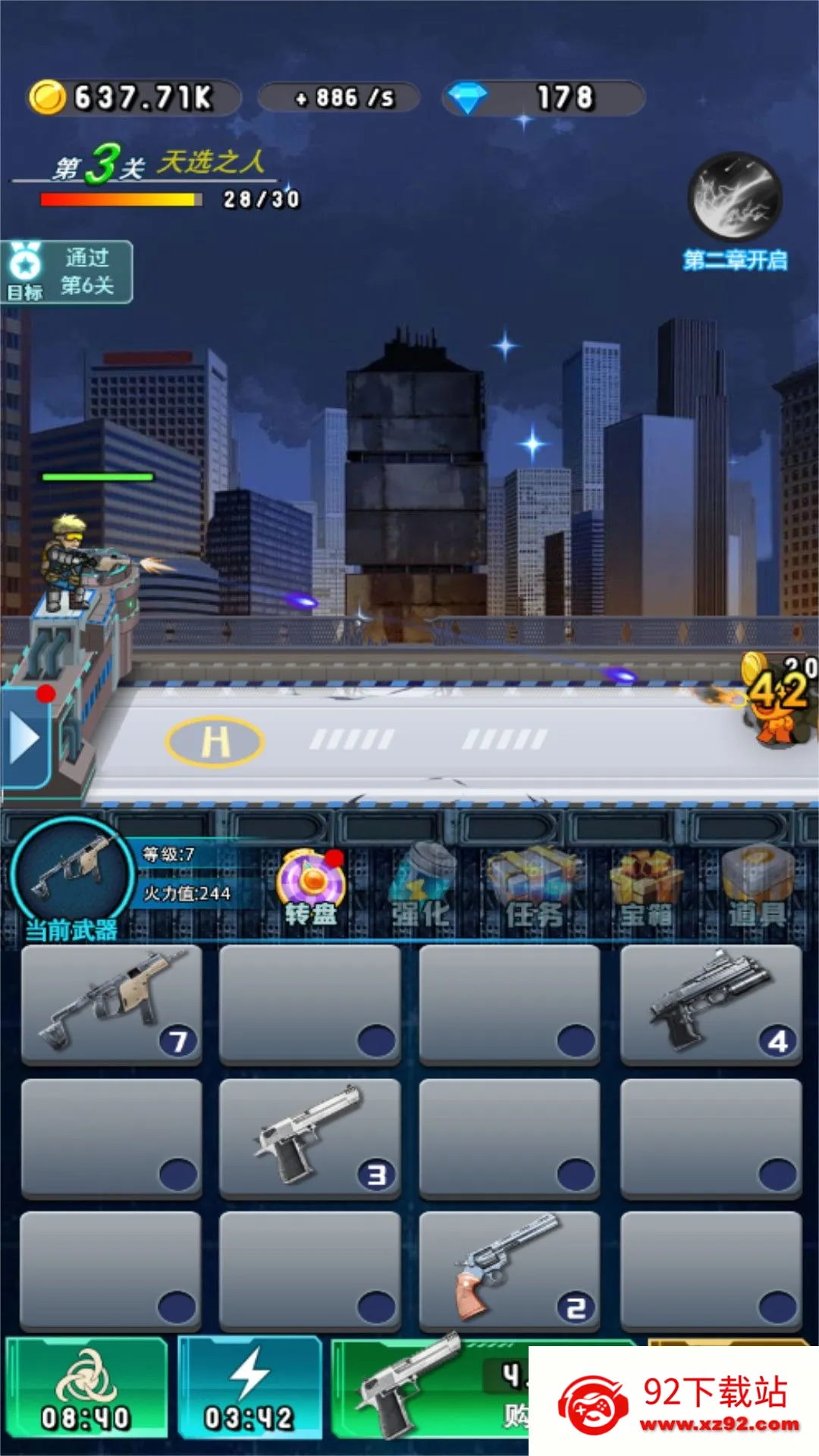Select the level 7 submachine gun slot
The width and height of the screenshot is (819, 1456).
[112, 1005]
